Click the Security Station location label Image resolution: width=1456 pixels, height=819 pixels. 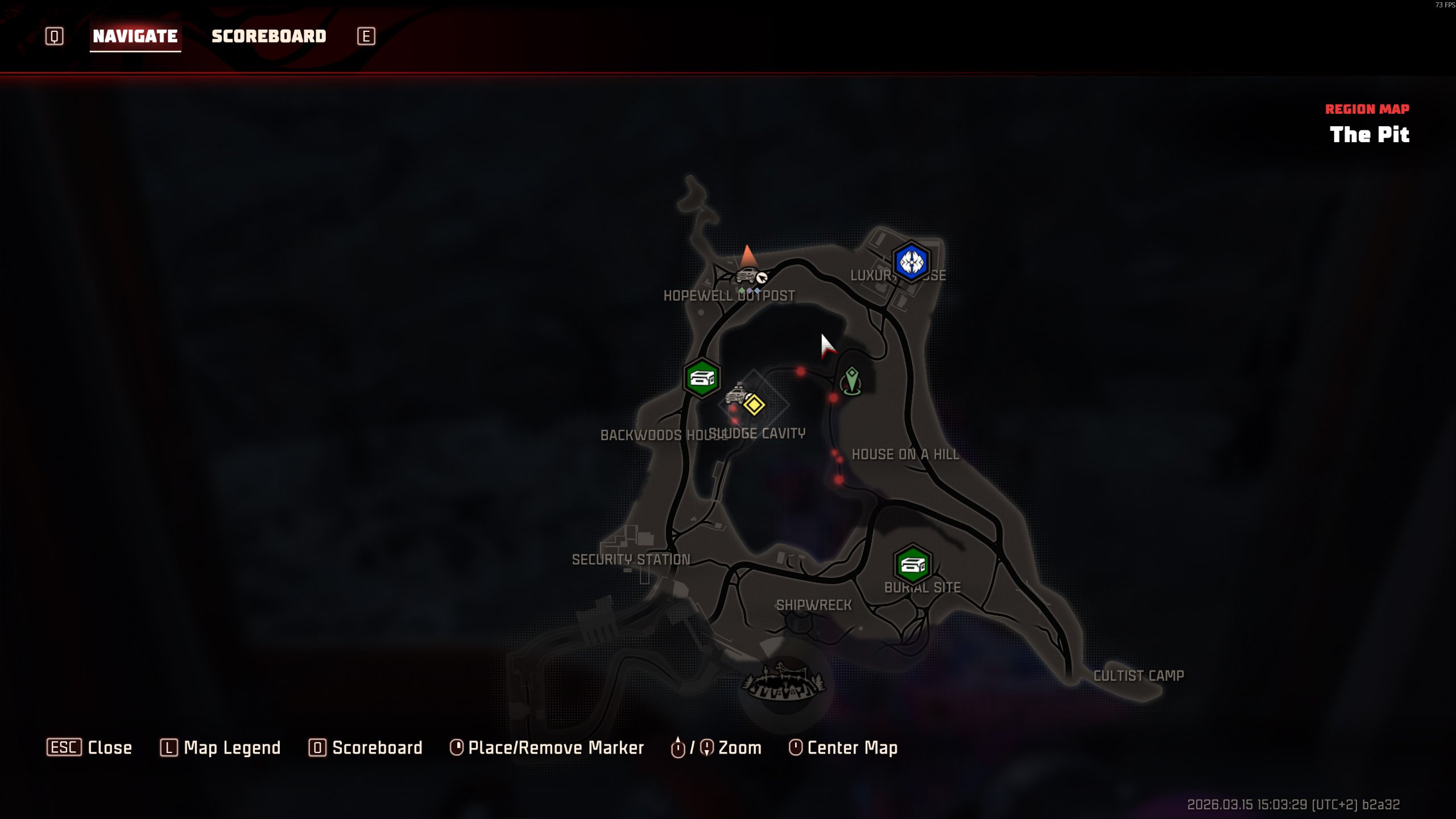(631, 560)
